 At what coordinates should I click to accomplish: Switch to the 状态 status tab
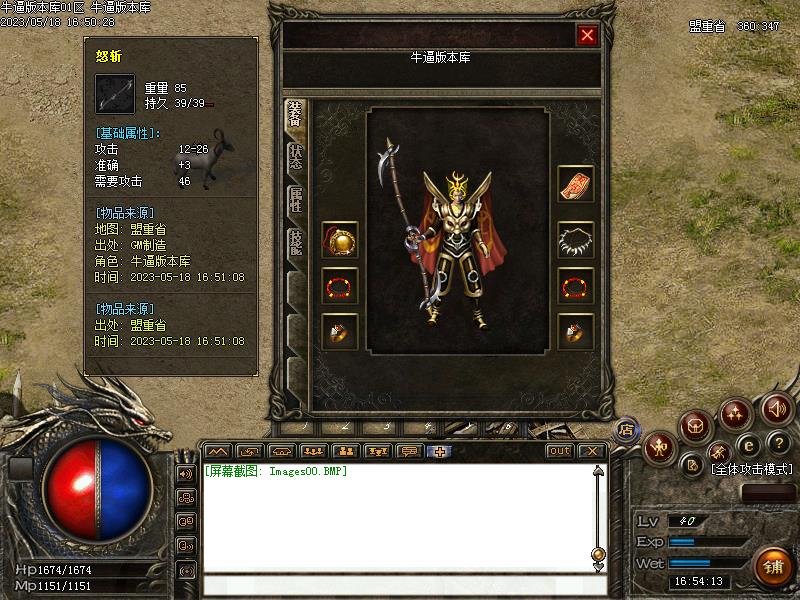(x=296, y=156)
